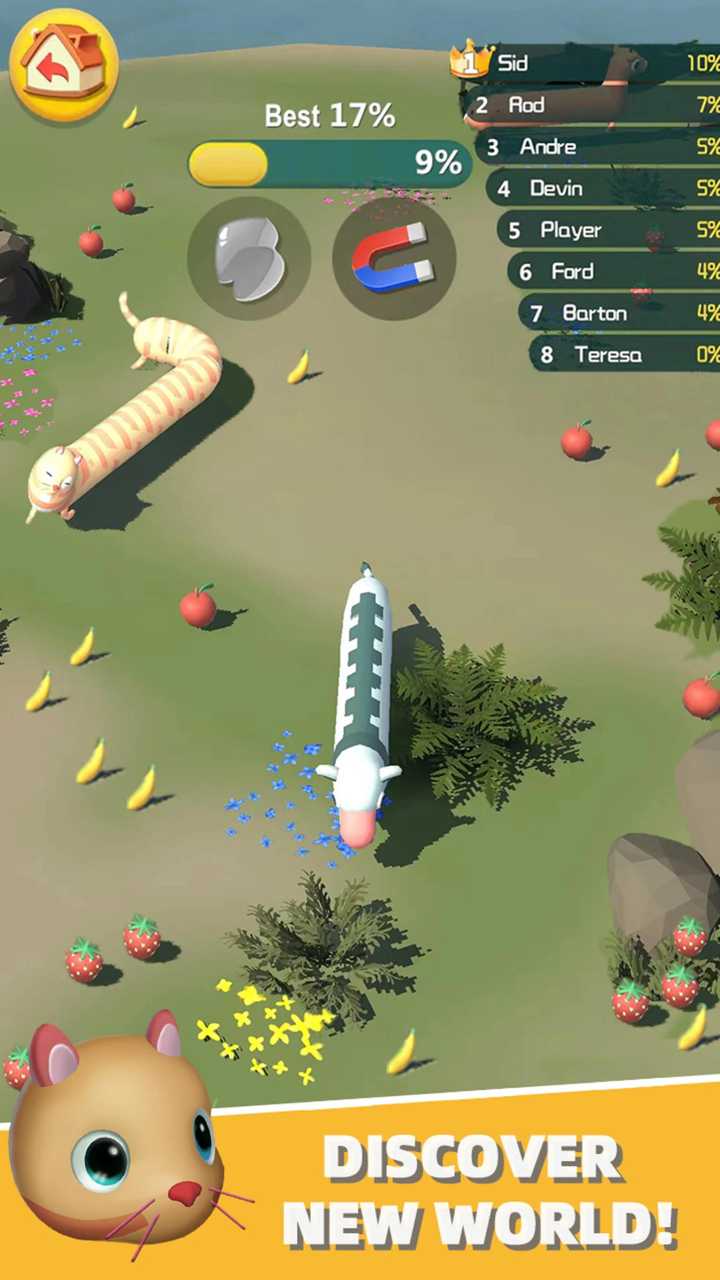Choose Andre in the ranking list
The image size is (720, 1280).
click(x=602, y=147)
